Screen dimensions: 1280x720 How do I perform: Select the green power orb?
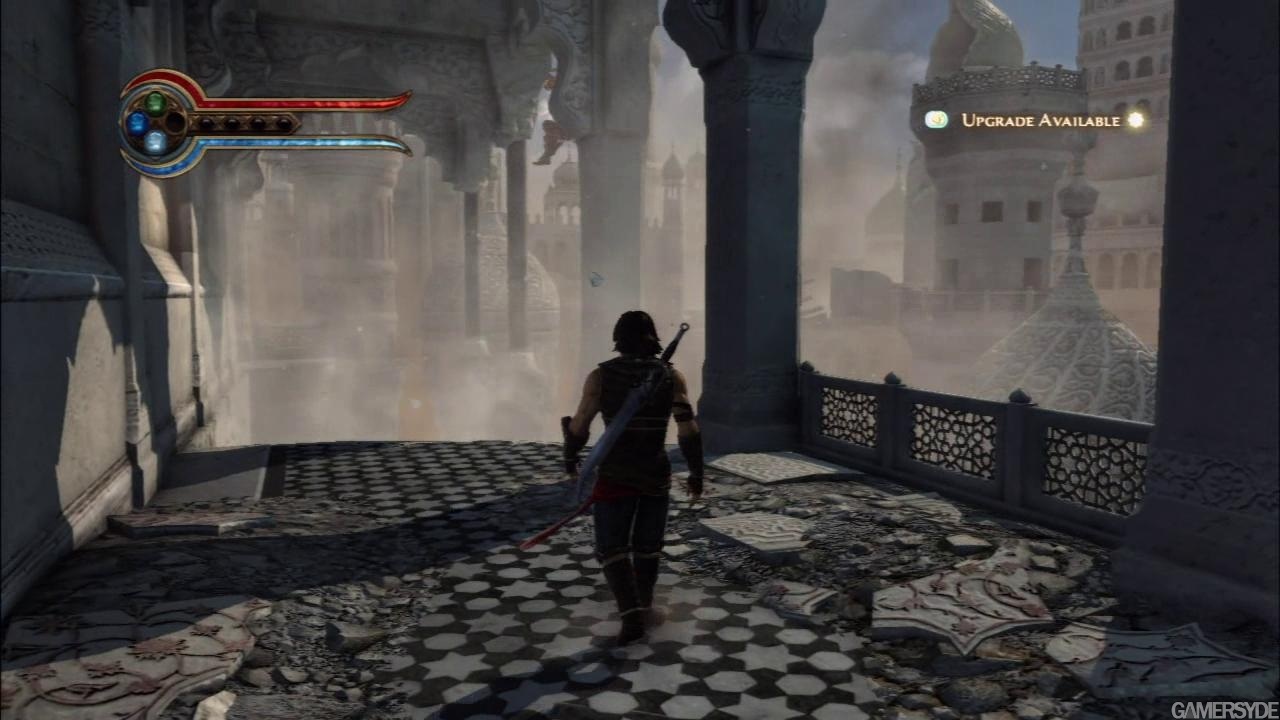(x=155, y=101)
